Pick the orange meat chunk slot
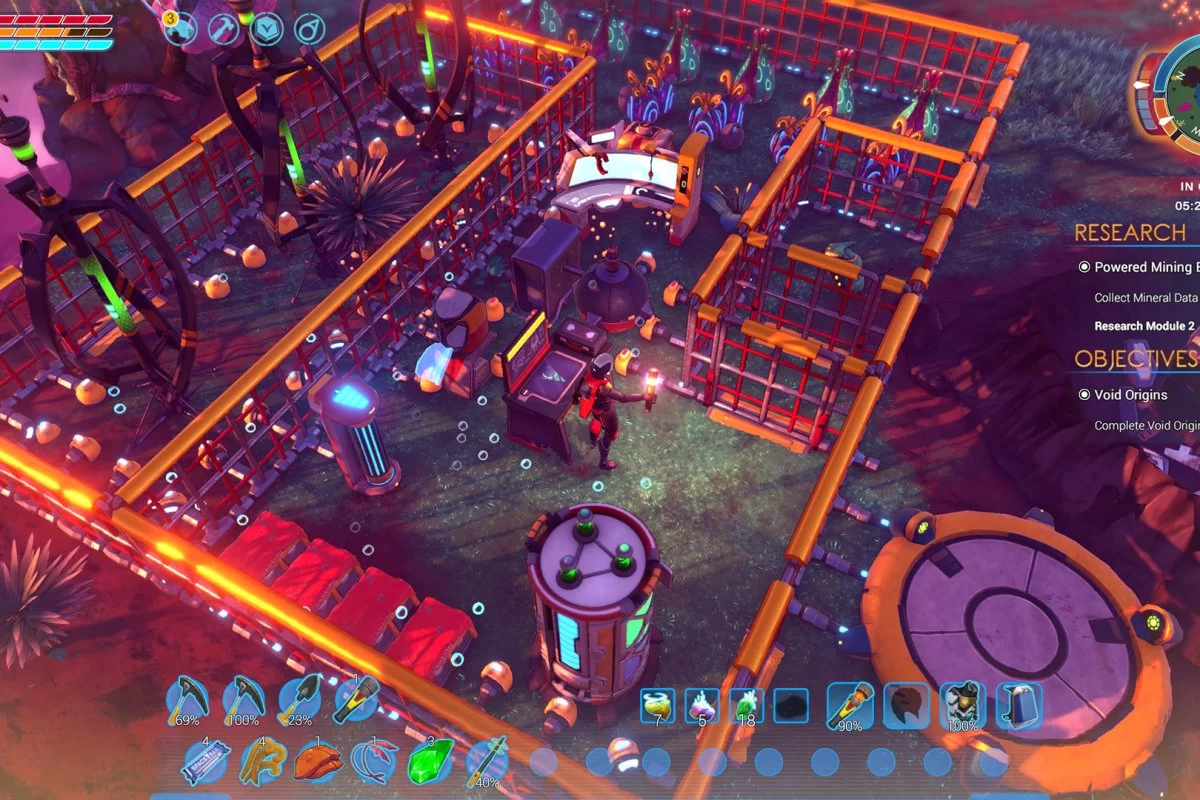Viewport: 1200px width, 800px height. [318, 763]
